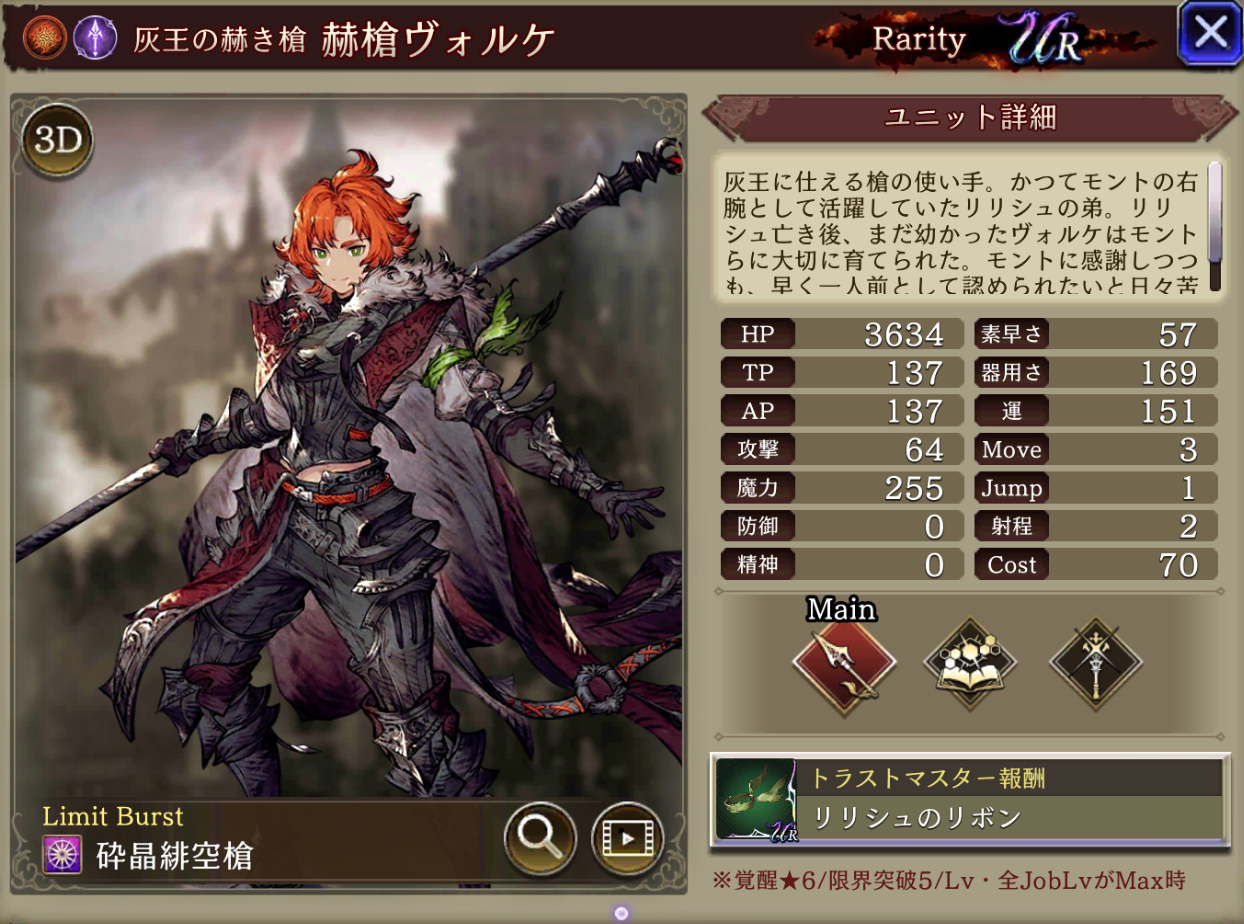The height and width of the screenshot is (924, 1244).
Task: Open the リリシュのリボン trust master reward
Action: [x=968, y=798]
